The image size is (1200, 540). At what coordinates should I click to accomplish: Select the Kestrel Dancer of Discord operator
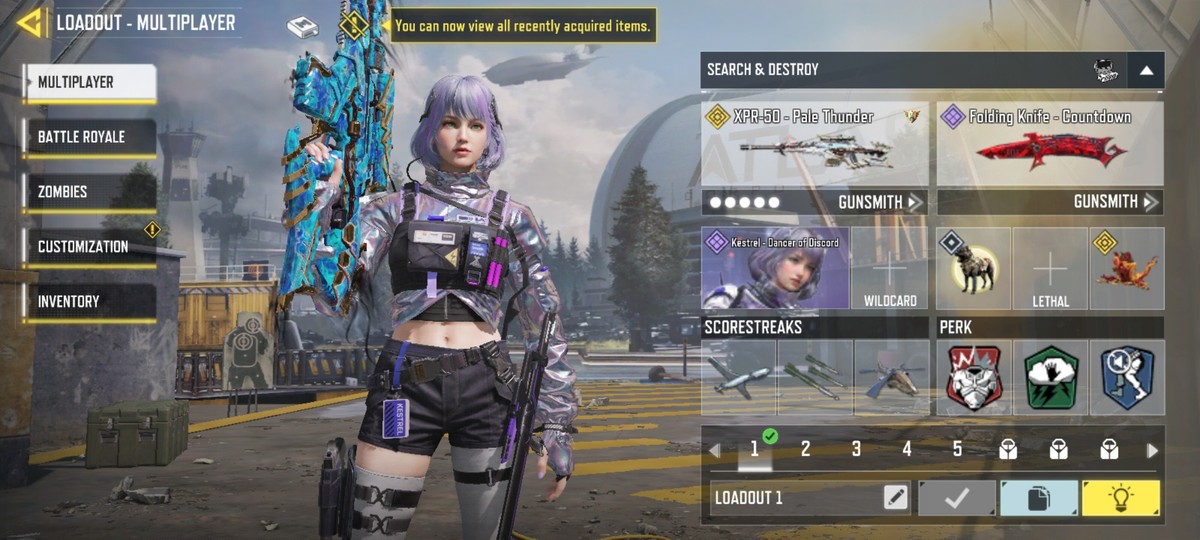pyautogui.click(x=775, y=269)
